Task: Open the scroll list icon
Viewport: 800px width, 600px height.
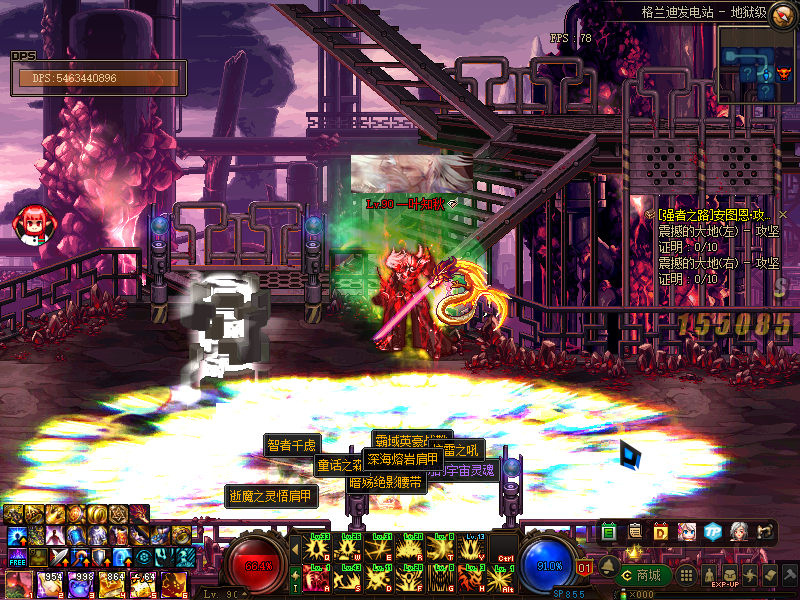Action: coord(635,531)
